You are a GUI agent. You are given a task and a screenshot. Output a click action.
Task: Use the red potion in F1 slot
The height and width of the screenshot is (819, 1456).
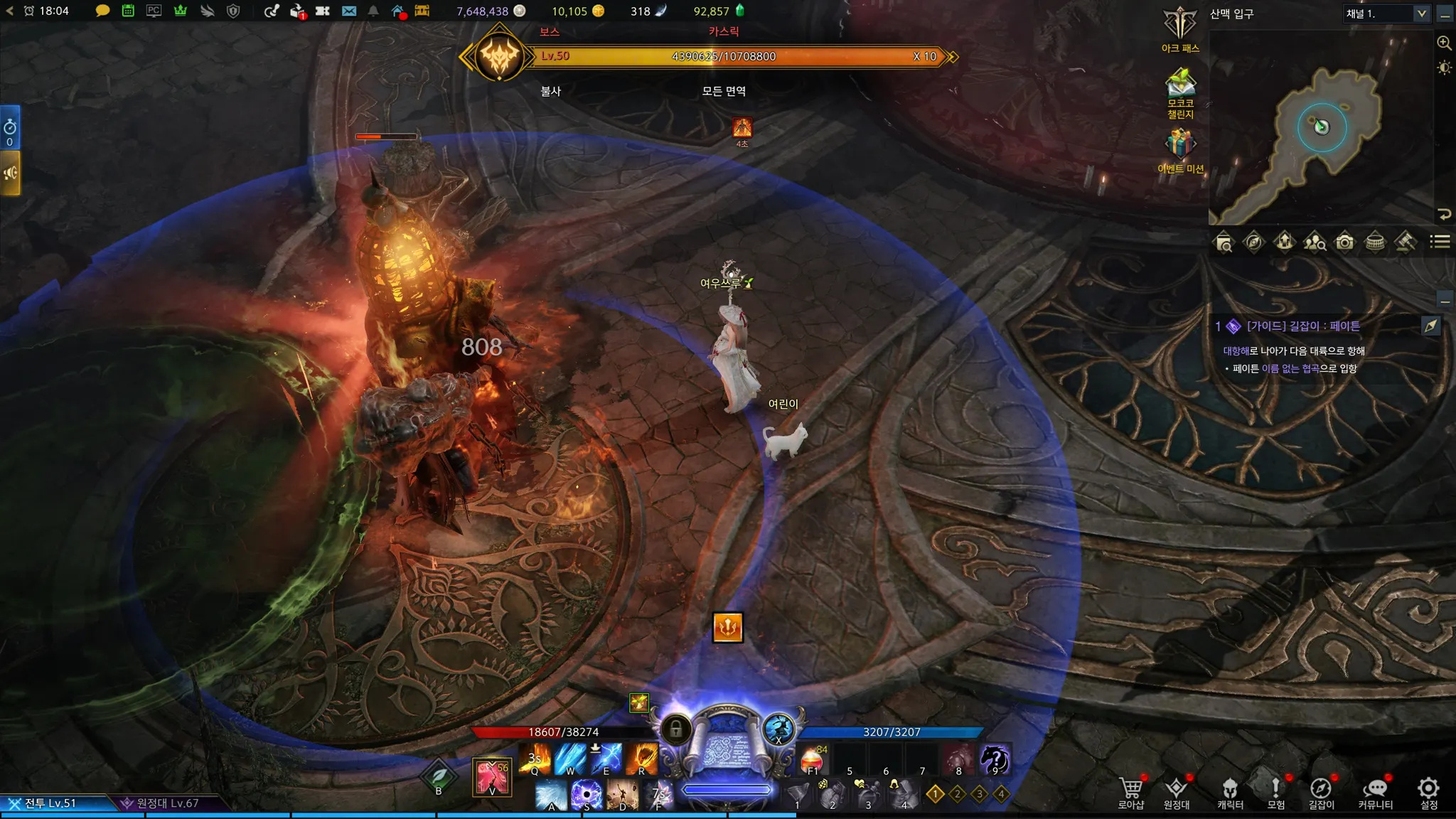pos(813,761)
